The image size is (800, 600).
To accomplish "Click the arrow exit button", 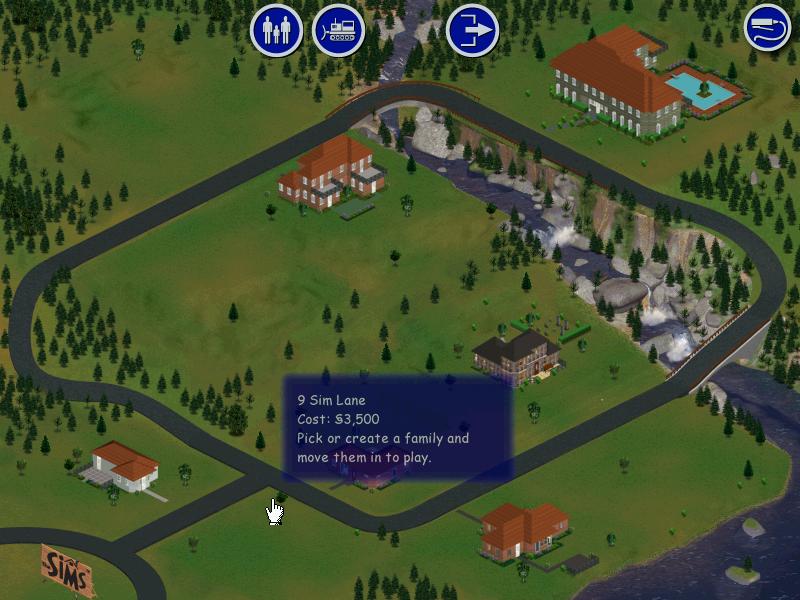I will coord(472,30).
